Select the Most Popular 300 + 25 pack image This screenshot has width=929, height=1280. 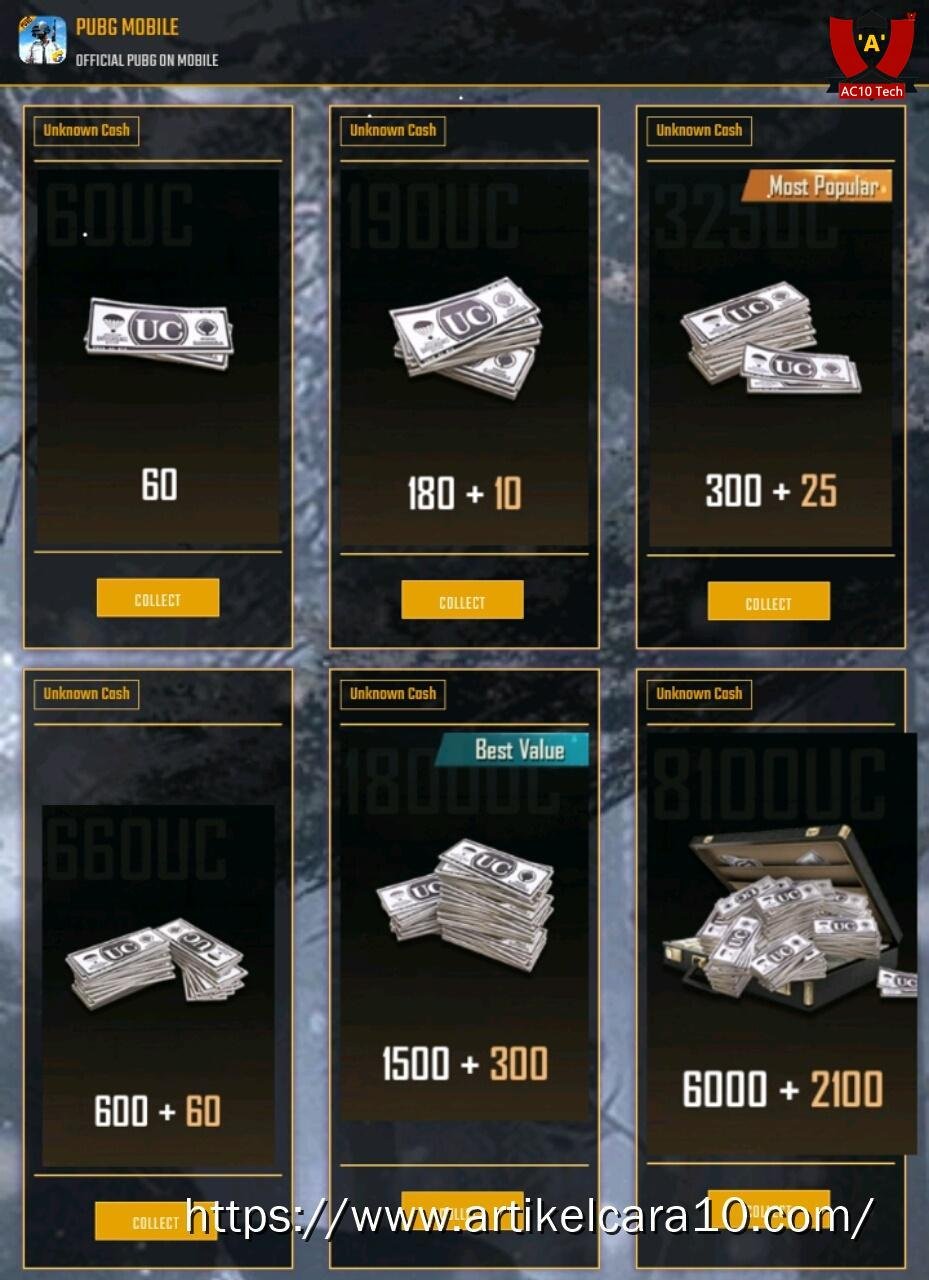(769, 335)
